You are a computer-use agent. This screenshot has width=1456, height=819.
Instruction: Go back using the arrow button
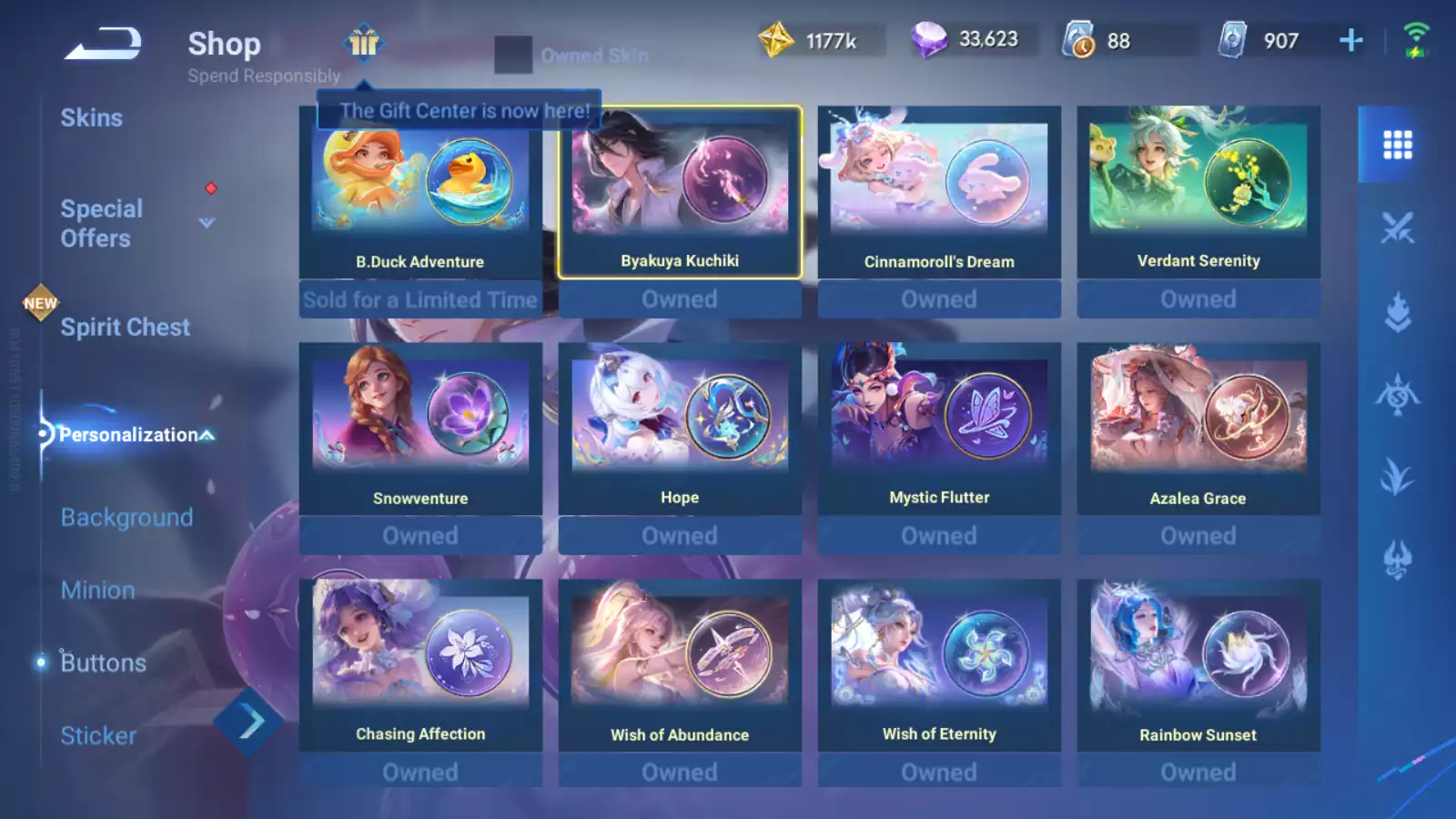coord(102,44)
